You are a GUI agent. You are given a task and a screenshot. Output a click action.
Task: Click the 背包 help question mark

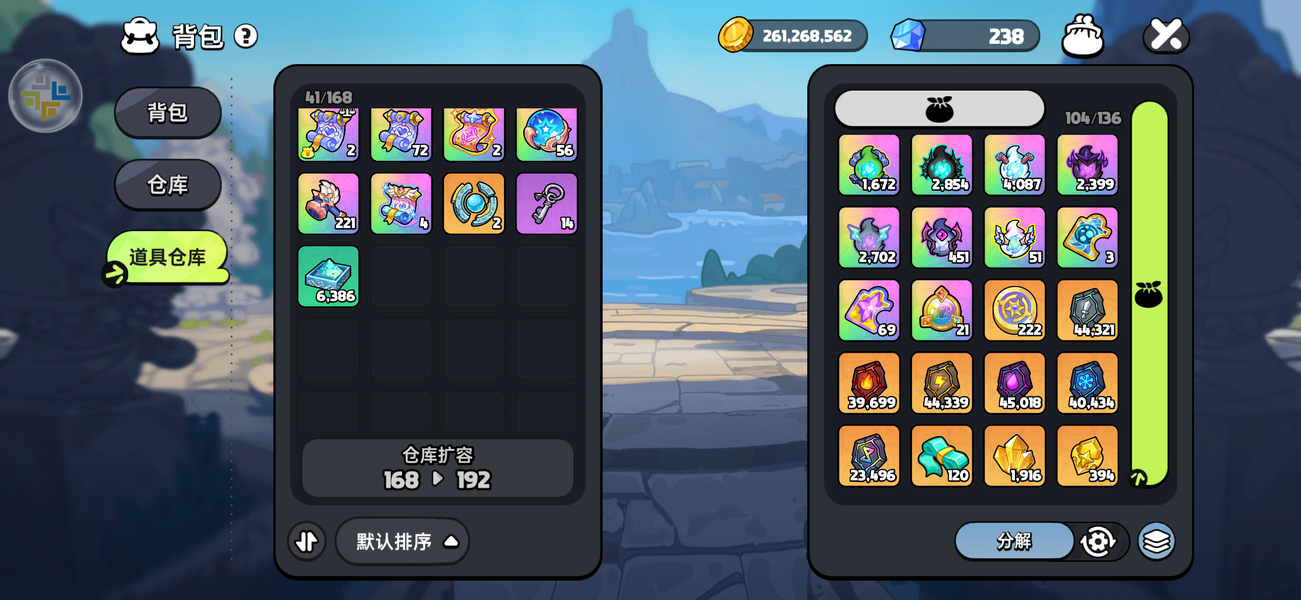coord(246,36)
